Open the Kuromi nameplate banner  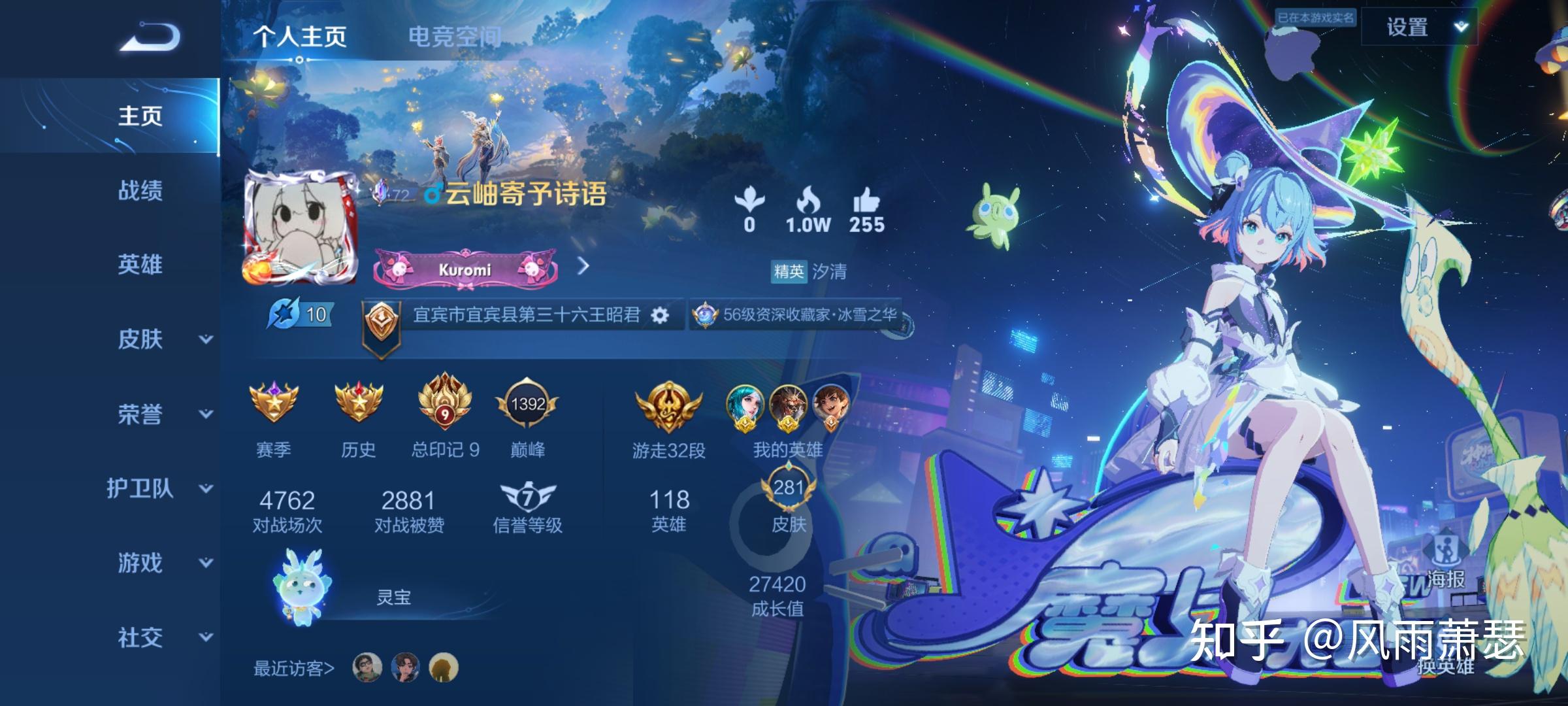(465, 268)
